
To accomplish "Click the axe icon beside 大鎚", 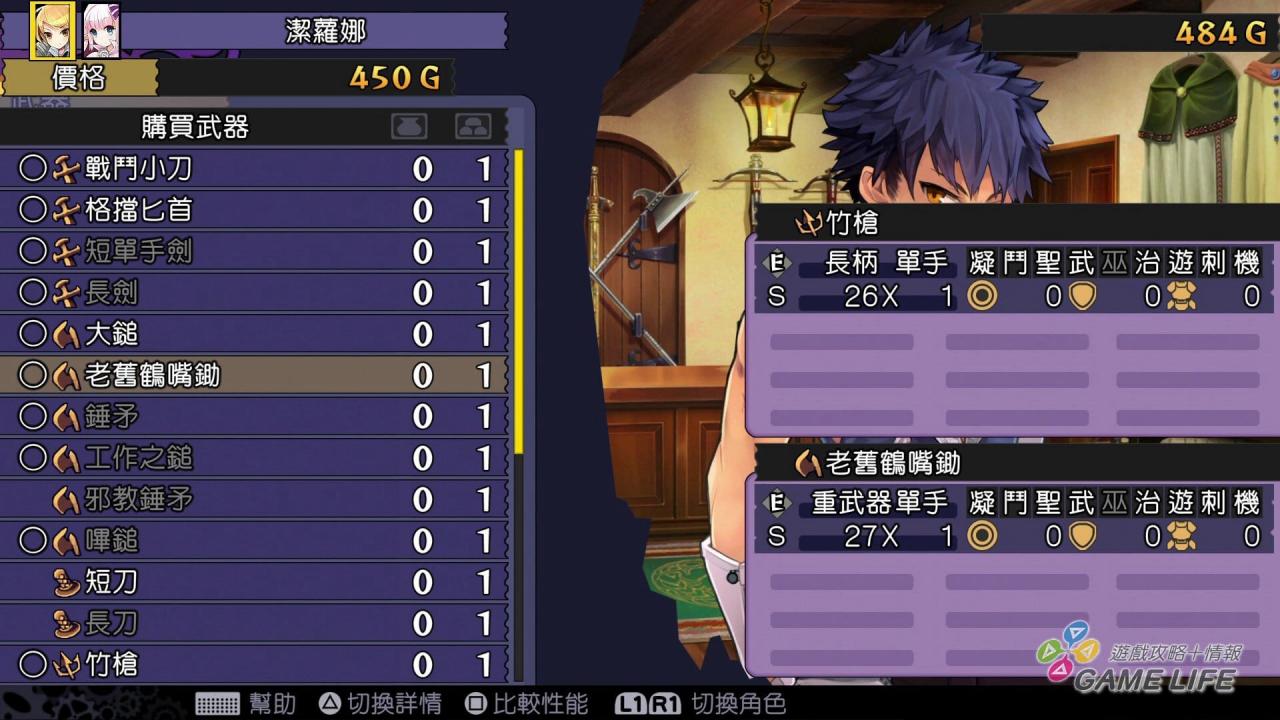I will [x=68, y=335].
